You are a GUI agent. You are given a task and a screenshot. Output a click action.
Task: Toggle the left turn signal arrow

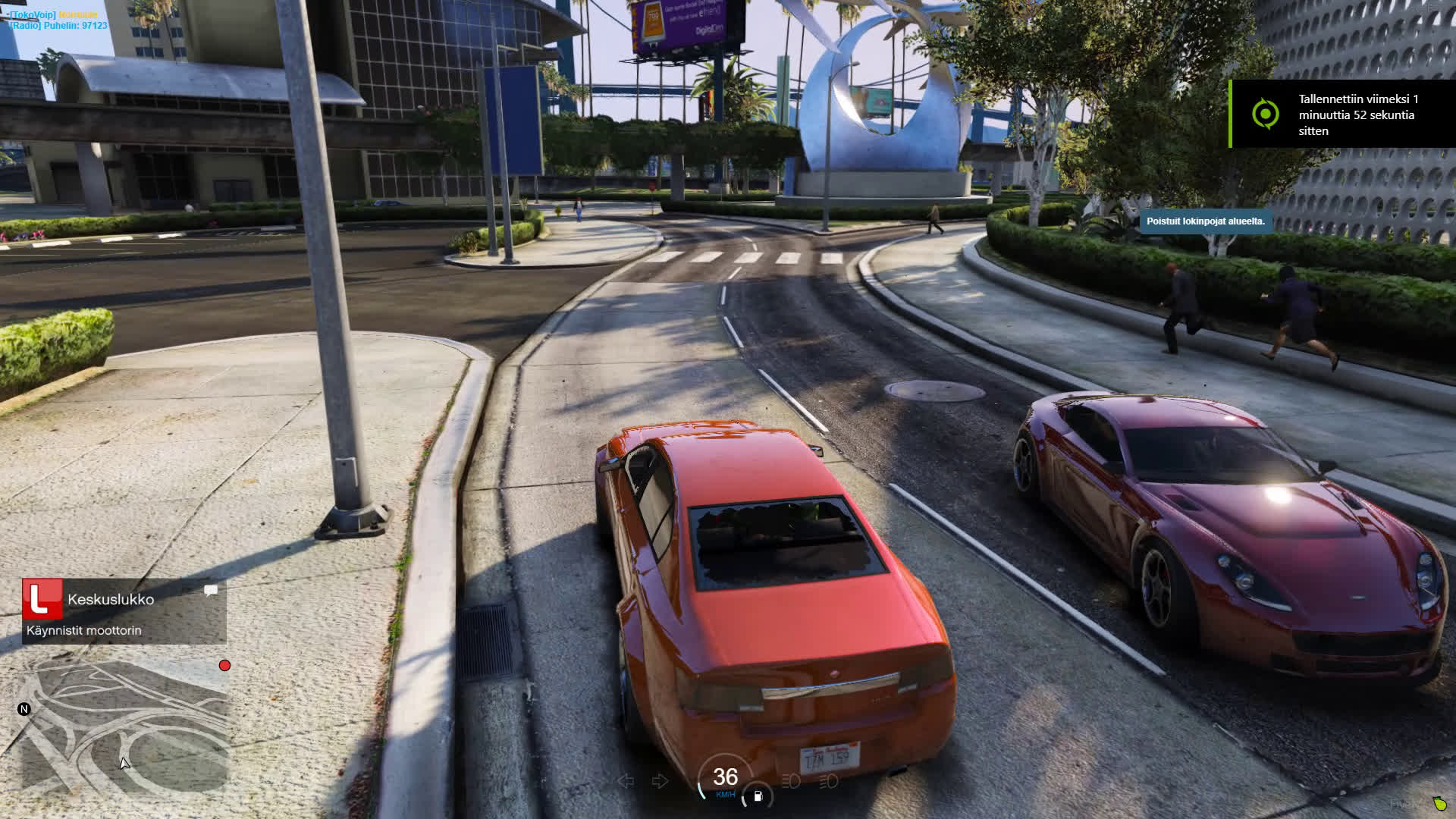click(626, 780)
